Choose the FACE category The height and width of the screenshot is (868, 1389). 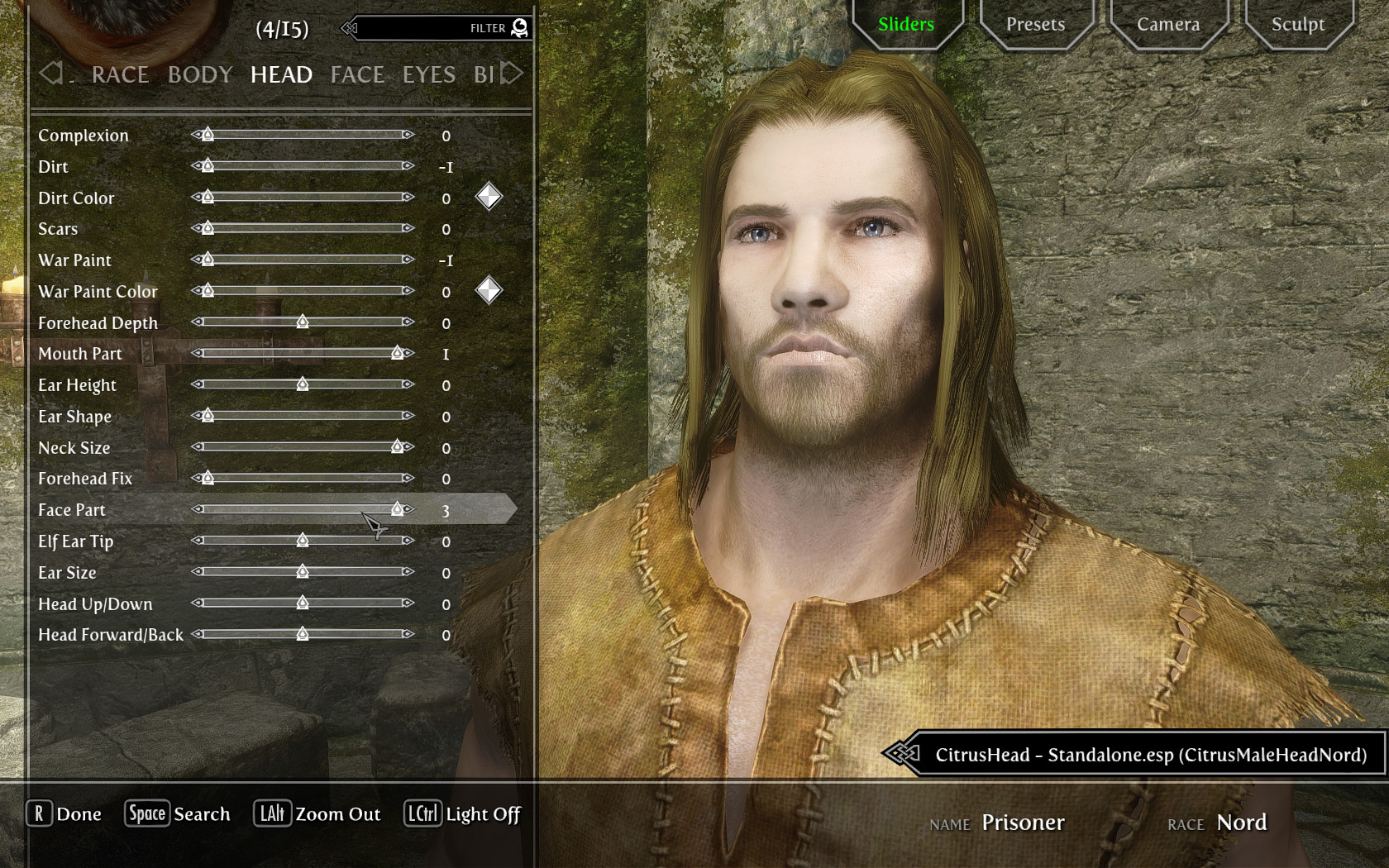coord(357,75)
